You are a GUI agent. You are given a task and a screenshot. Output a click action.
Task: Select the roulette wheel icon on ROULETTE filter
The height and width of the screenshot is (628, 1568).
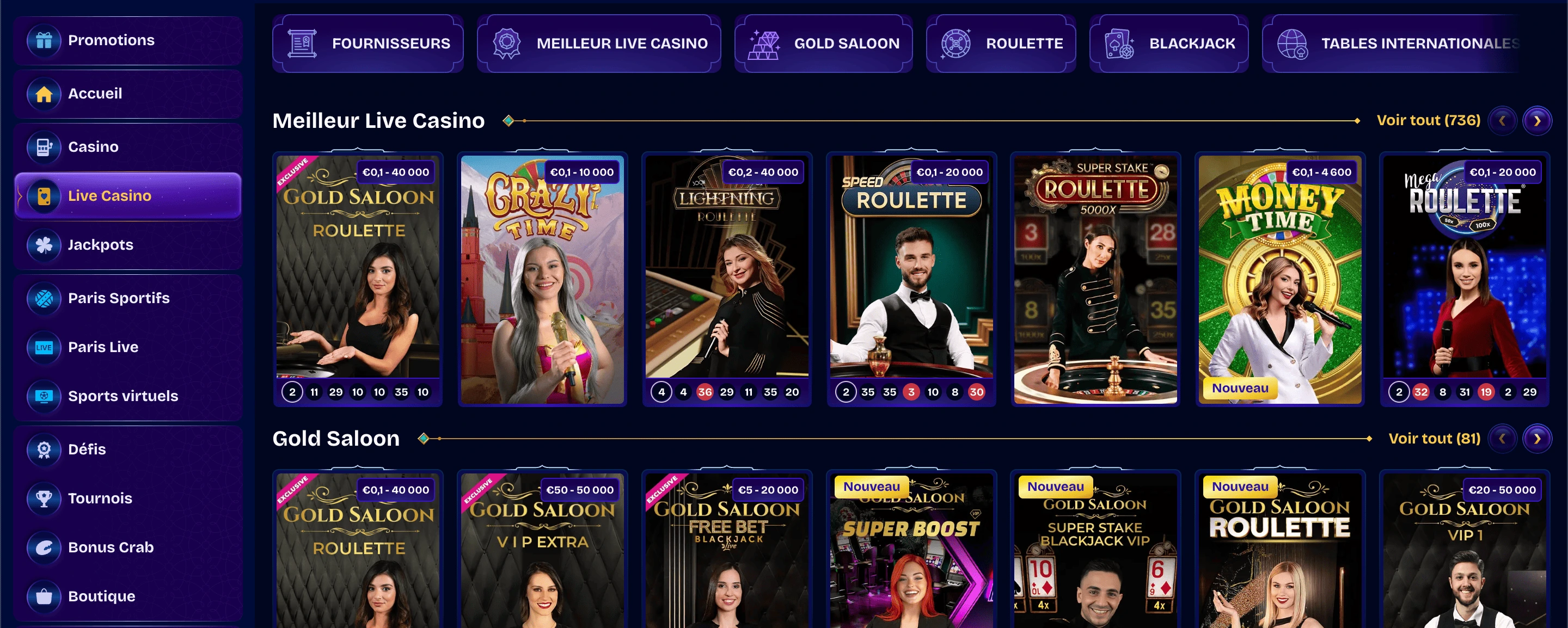pyautogui.click(x=957, y=42)
